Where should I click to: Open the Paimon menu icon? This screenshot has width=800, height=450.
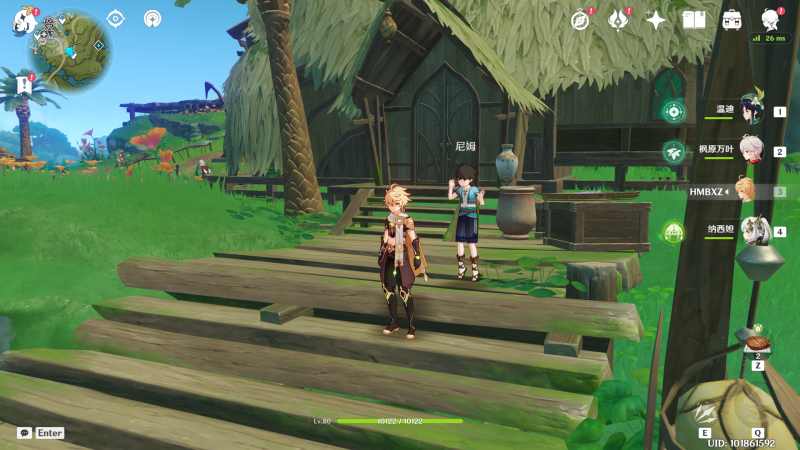(x=24, y=22)
